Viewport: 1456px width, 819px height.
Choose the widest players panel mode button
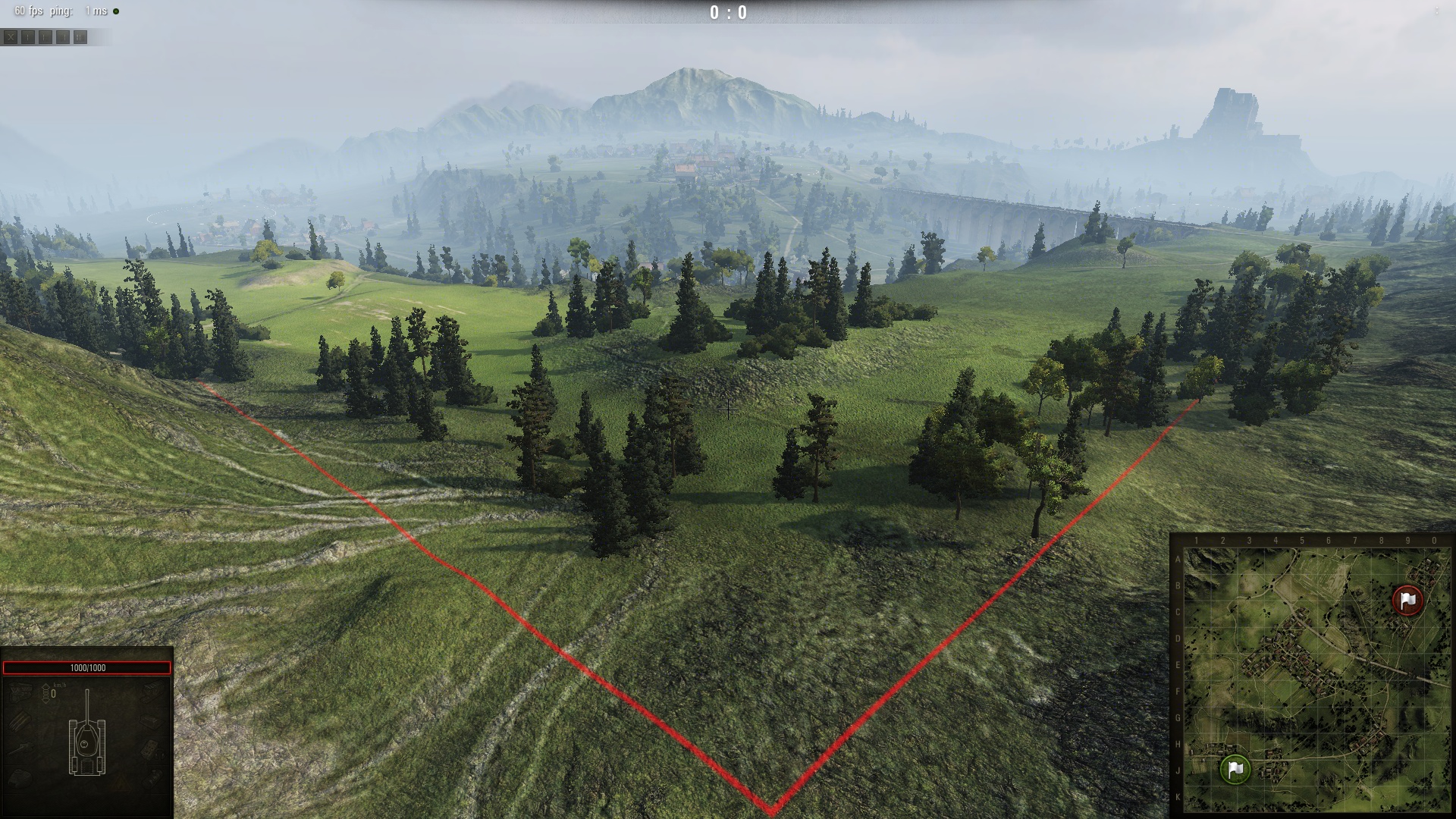point(80,36)
